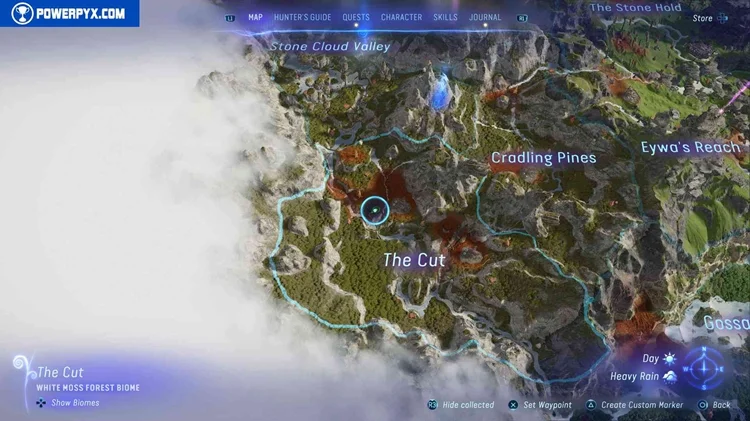Go to the Skills tab
Screen dimensions: 750x421
click(x=445, y=17)
